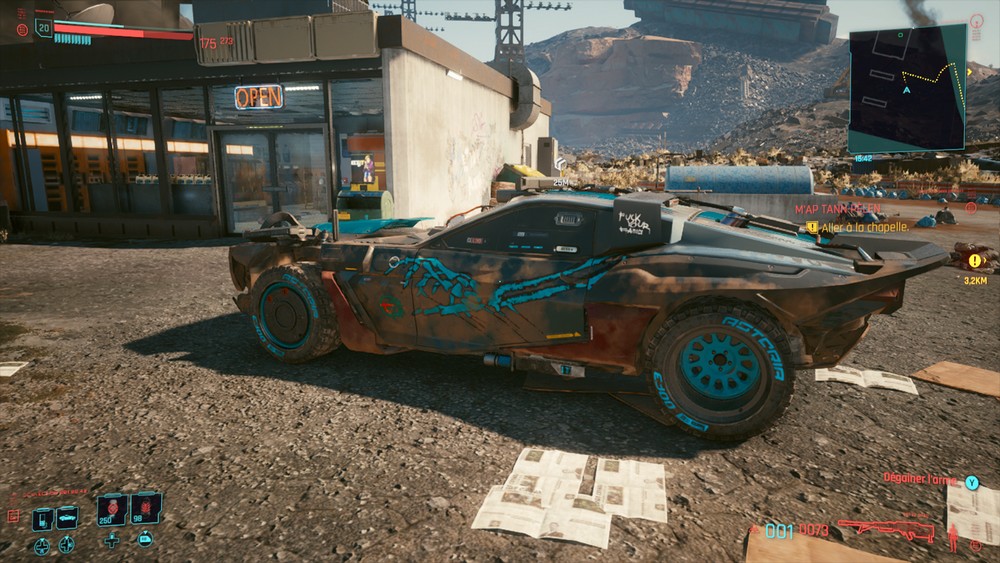This screenshot has width=1000, height=563.
Task: Select the "Aller à la chapelle" objective tracker
Action: [x=864, y=228]
